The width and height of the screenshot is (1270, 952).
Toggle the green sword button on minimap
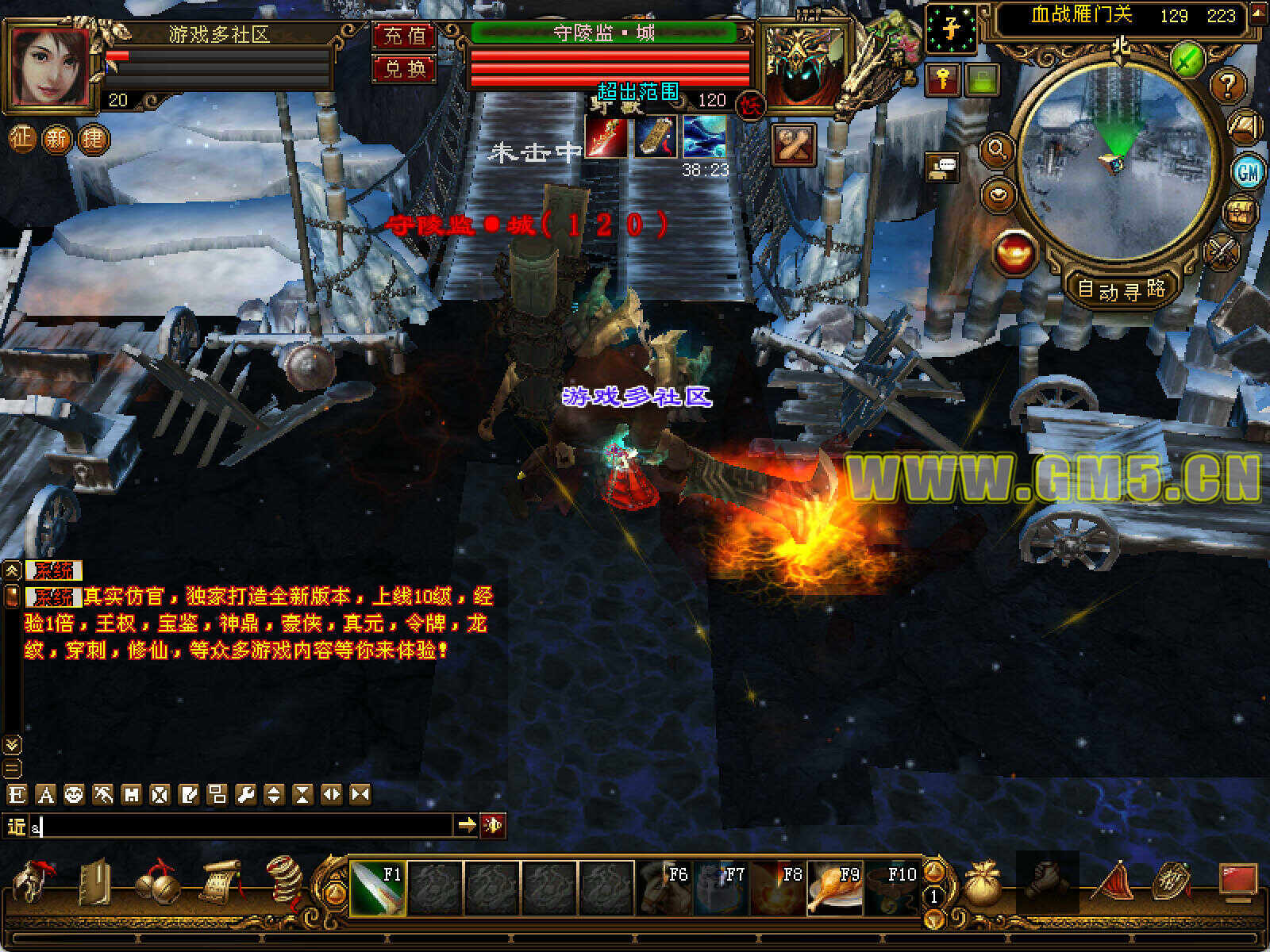(1187, 59)
